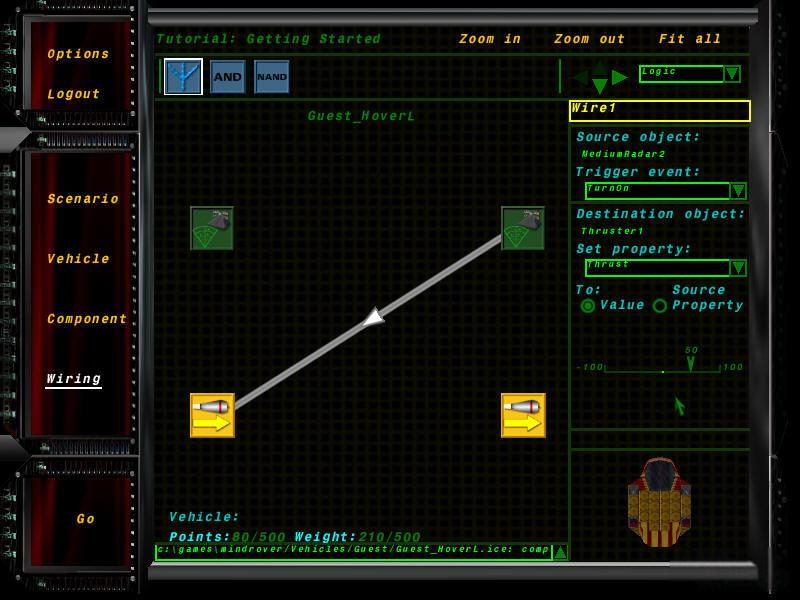
Task: Click the bright right-pointing green arrow
Action: [620, 77]
